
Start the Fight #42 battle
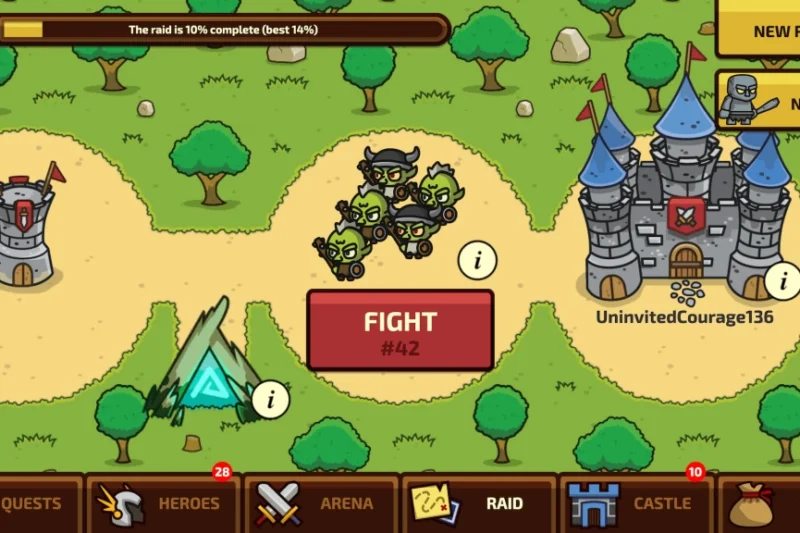[x=400, y=330]
